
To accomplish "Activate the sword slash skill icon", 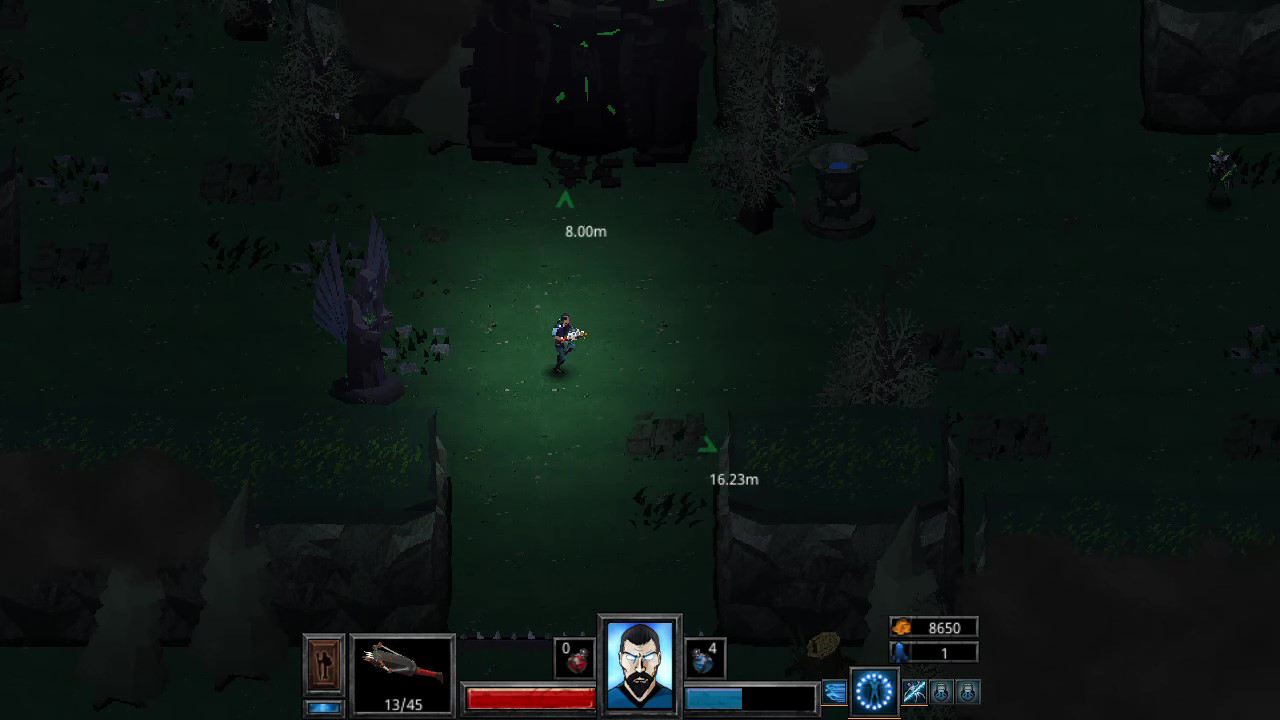I will click(914, 691).
